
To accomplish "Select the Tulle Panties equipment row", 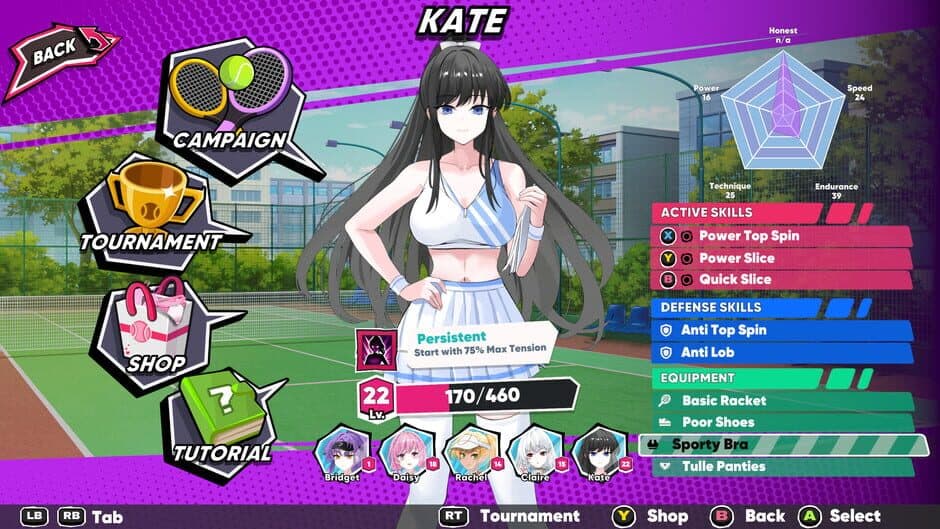I will pos(780,466).
